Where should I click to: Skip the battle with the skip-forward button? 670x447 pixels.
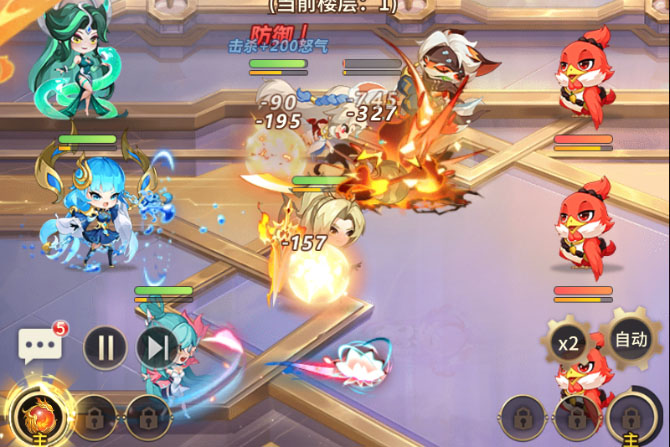pyautogui.click(x=156, y=347)
